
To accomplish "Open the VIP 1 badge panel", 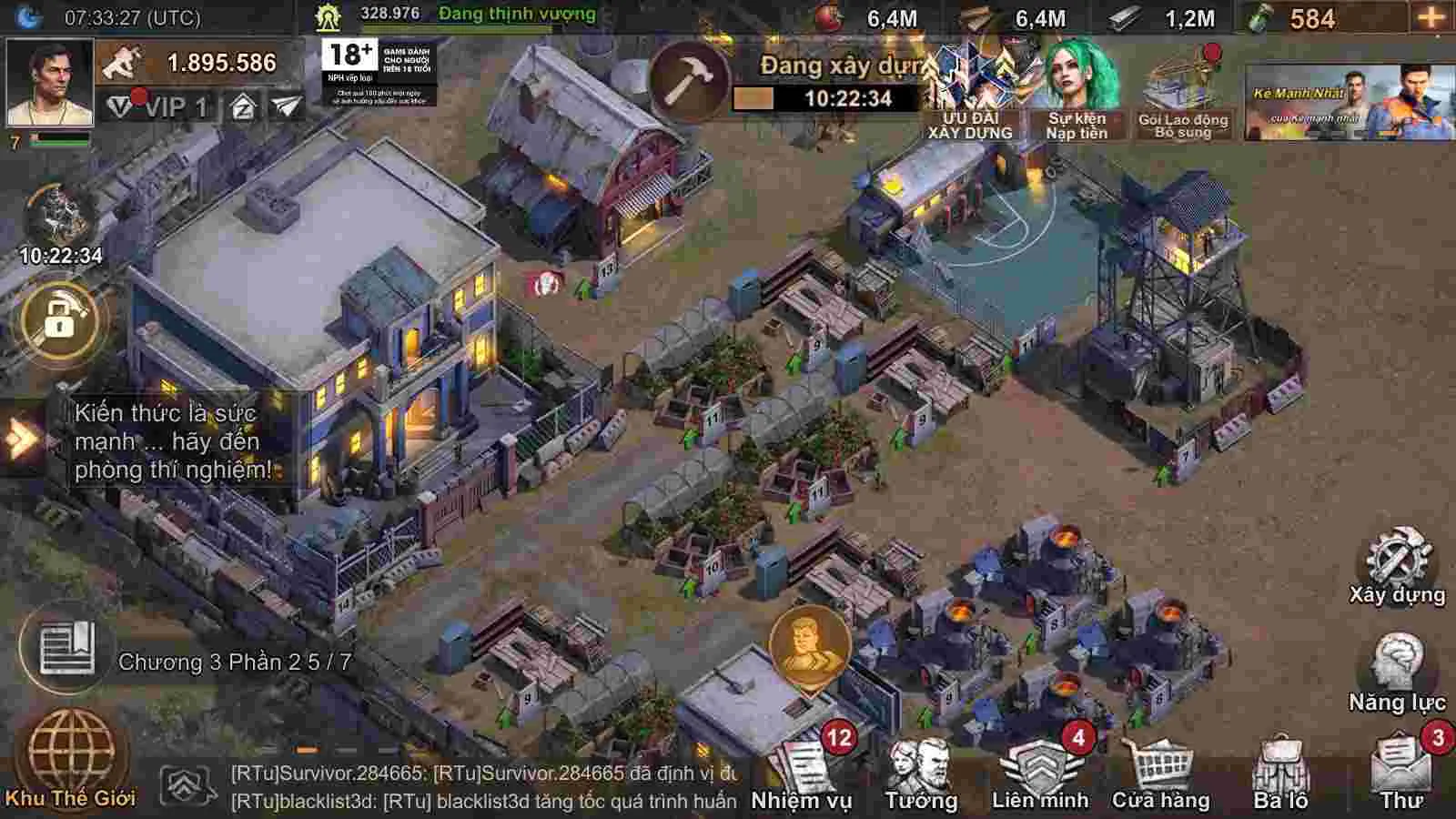I will pyautogui.click(x=164, y=106).
